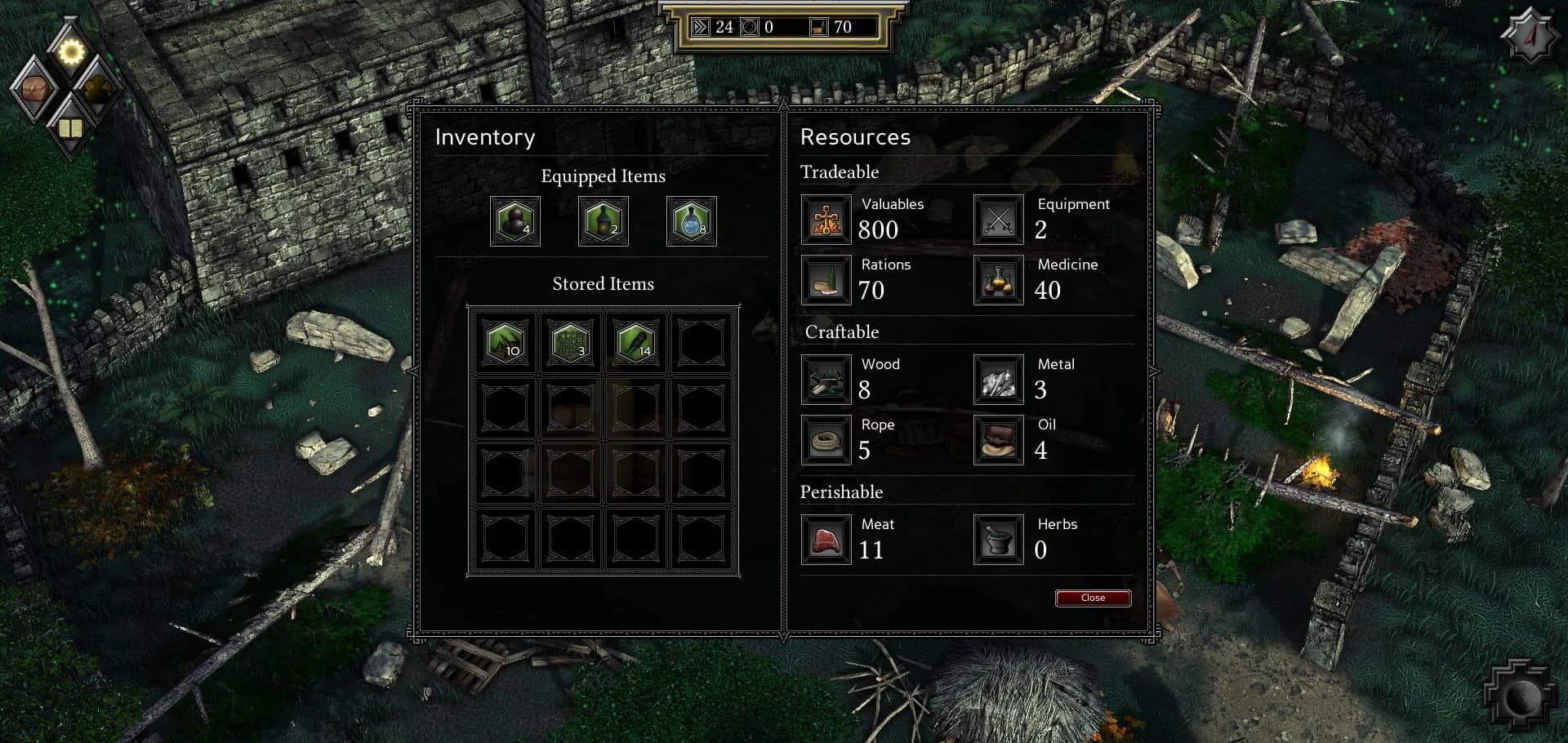This screenshot has width=1568, height=743.
Task: Click the Rope resource icon
Action: [x=826, y=440]
